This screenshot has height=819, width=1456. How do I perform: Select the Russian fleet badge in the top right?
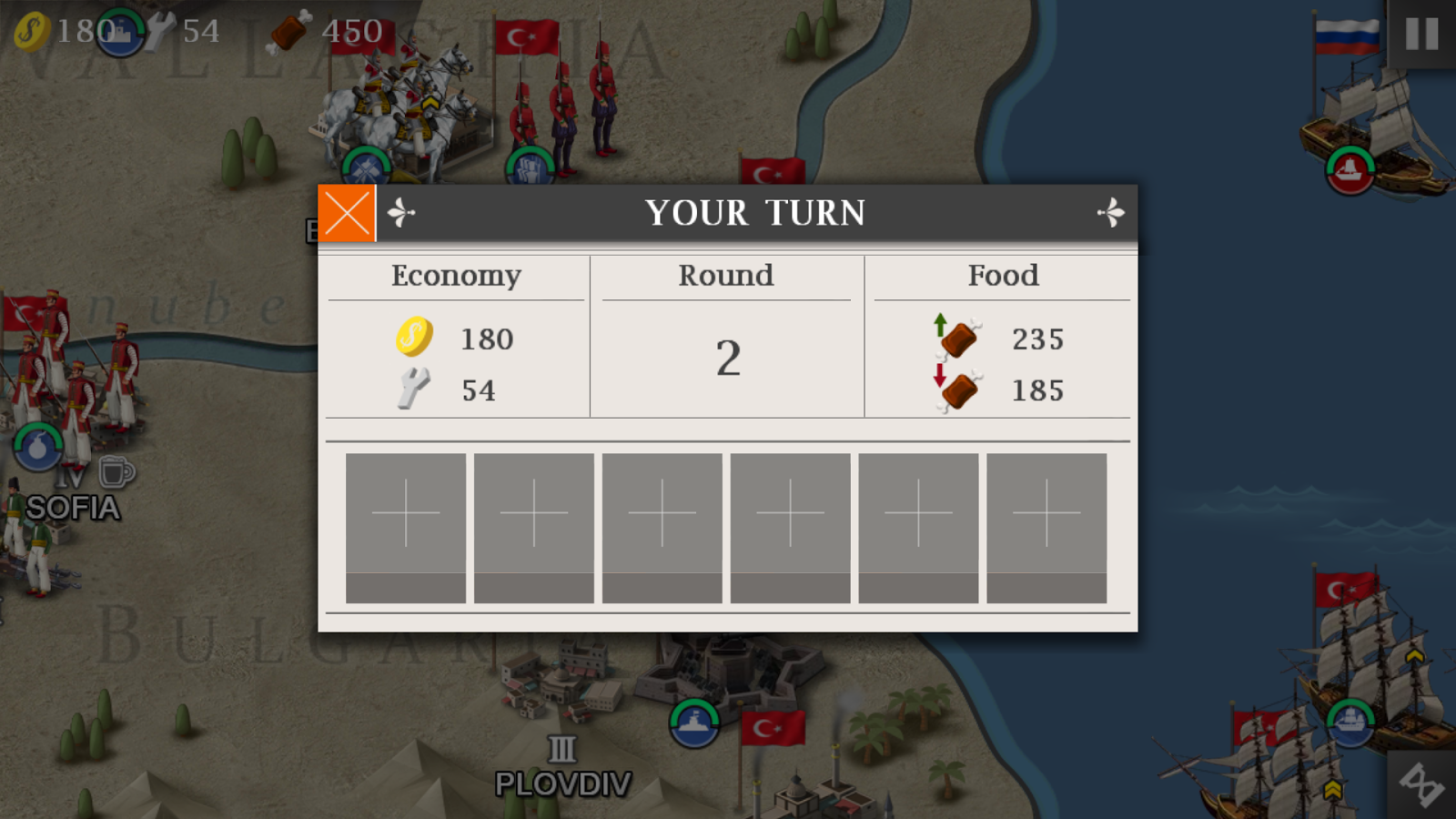pyautogui.click(x=1349, y=169)
